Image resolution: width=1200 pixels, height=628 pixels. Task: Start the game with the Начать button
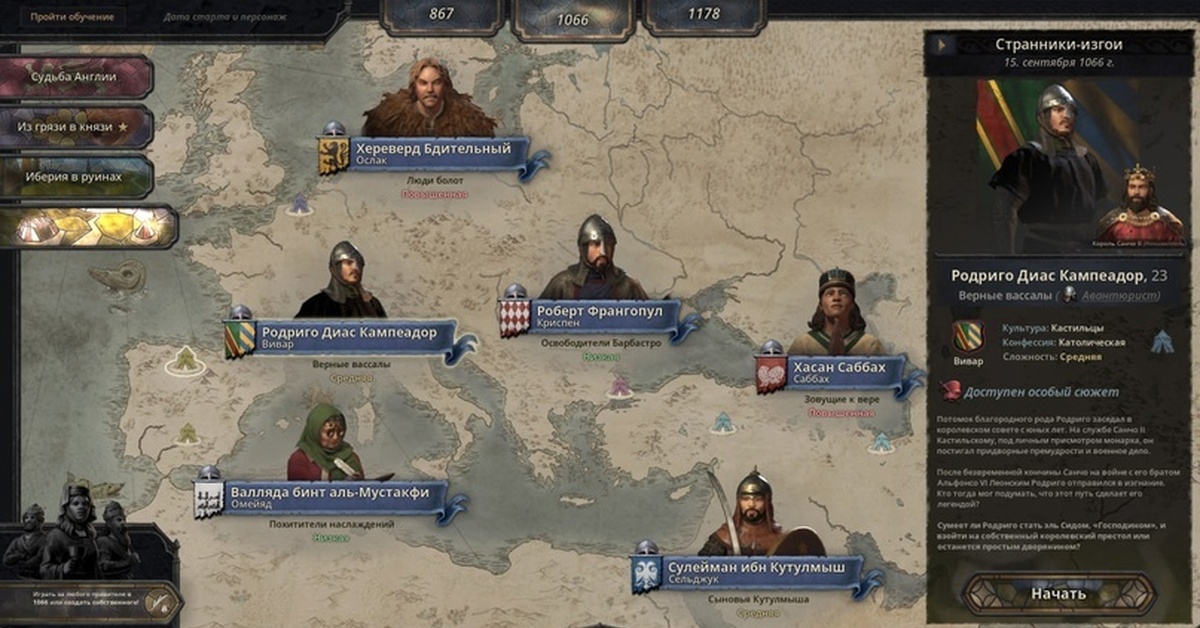tap(1057, 593)
